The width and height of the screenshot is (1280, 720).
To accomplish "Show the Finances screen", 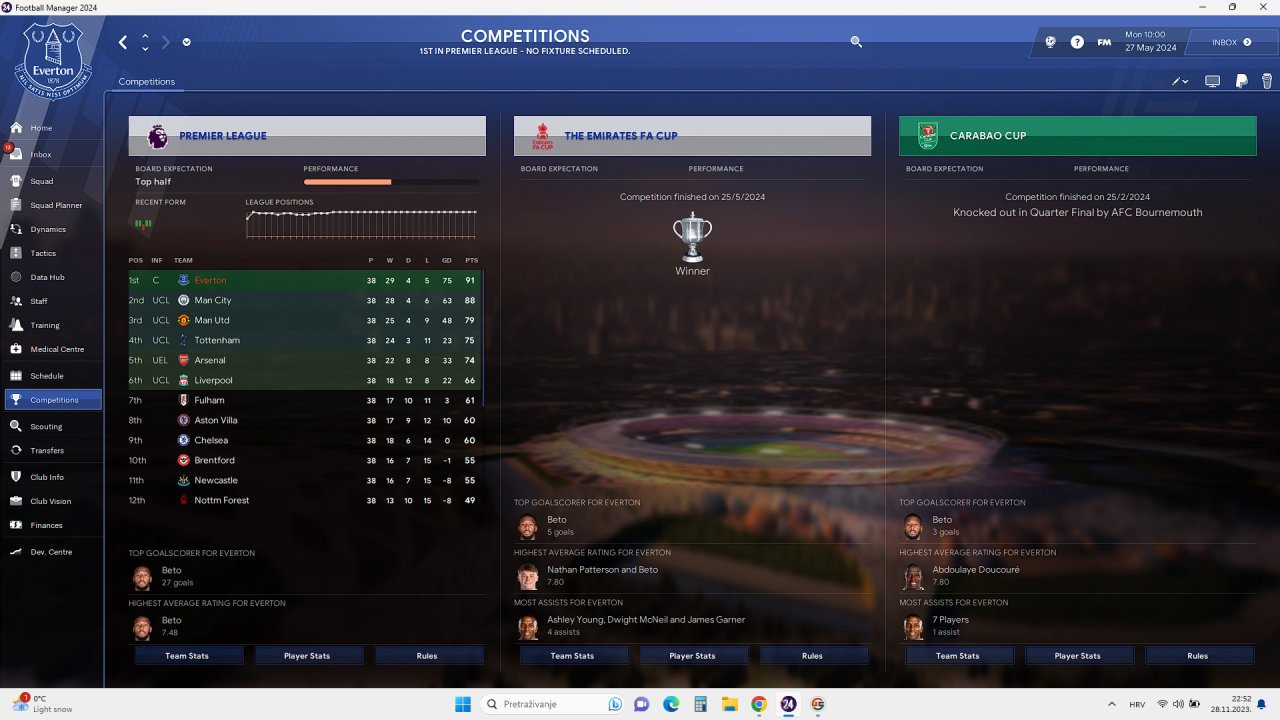I will pyautogui.click(x=46, y=525).
